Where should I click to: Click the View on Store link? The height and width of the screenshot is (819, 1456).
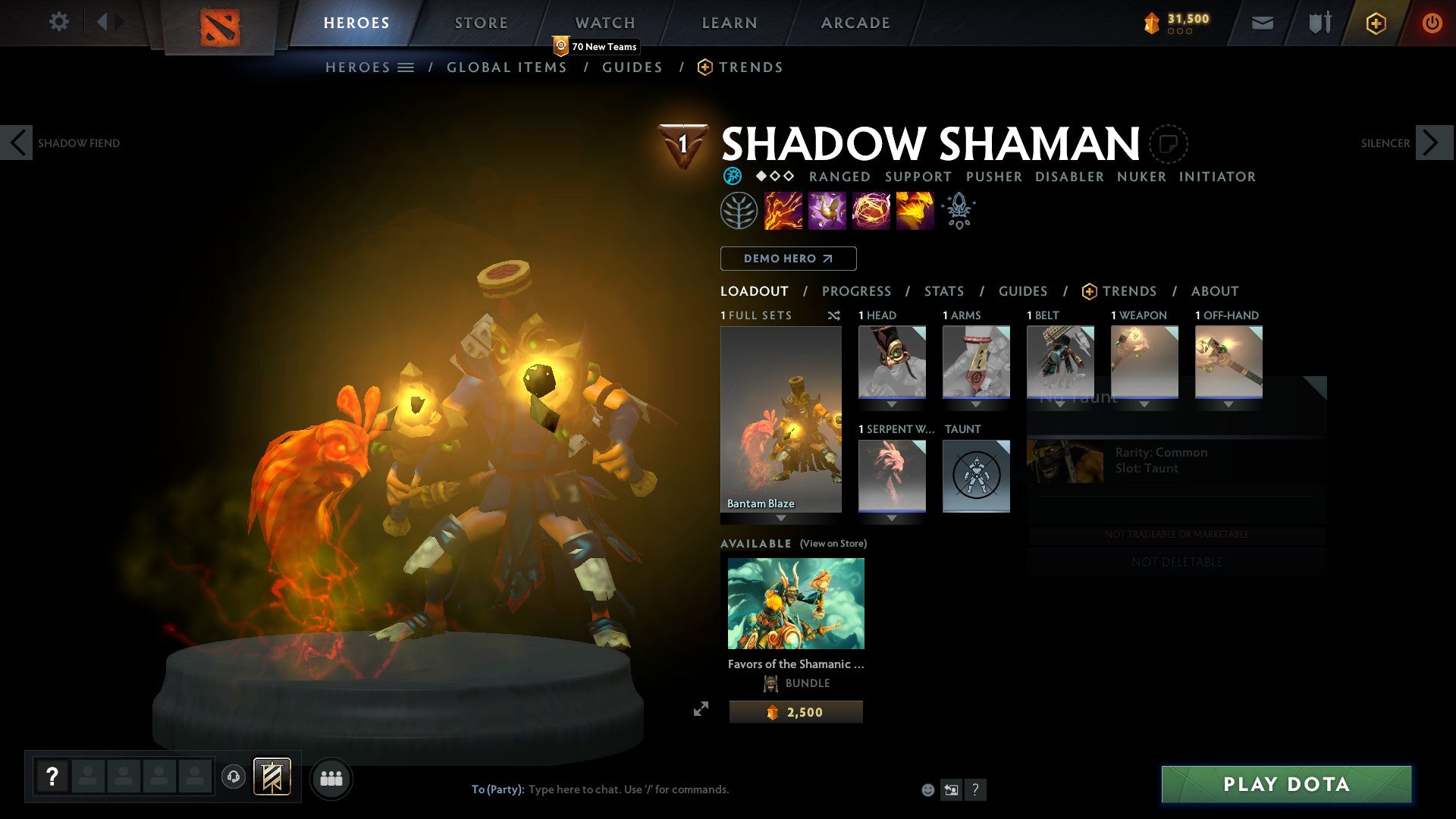coord(833,544)
